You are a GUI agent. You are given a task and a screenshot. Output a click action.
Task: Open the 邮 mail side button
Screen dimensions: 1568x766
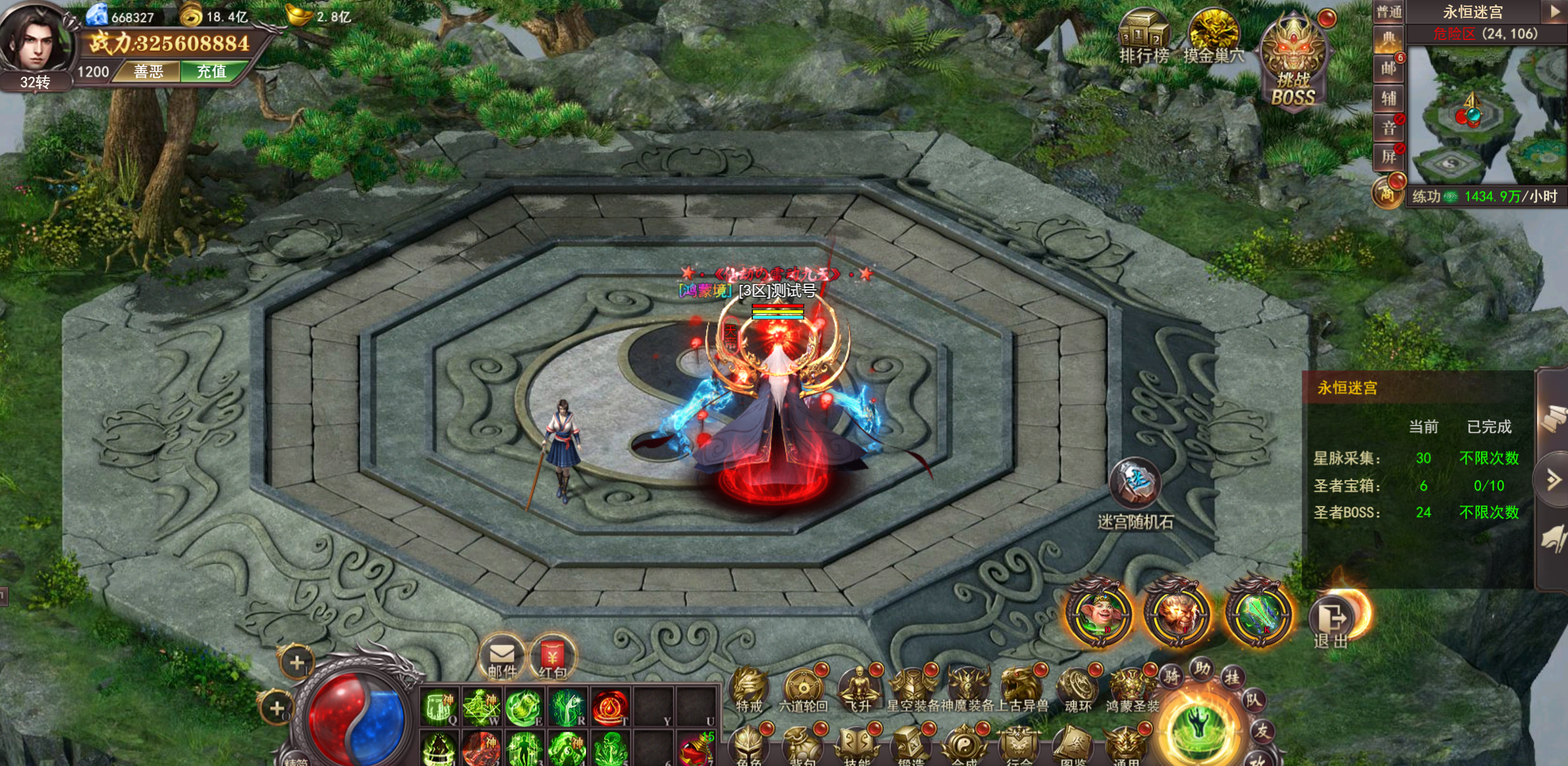coord(1388,68)
